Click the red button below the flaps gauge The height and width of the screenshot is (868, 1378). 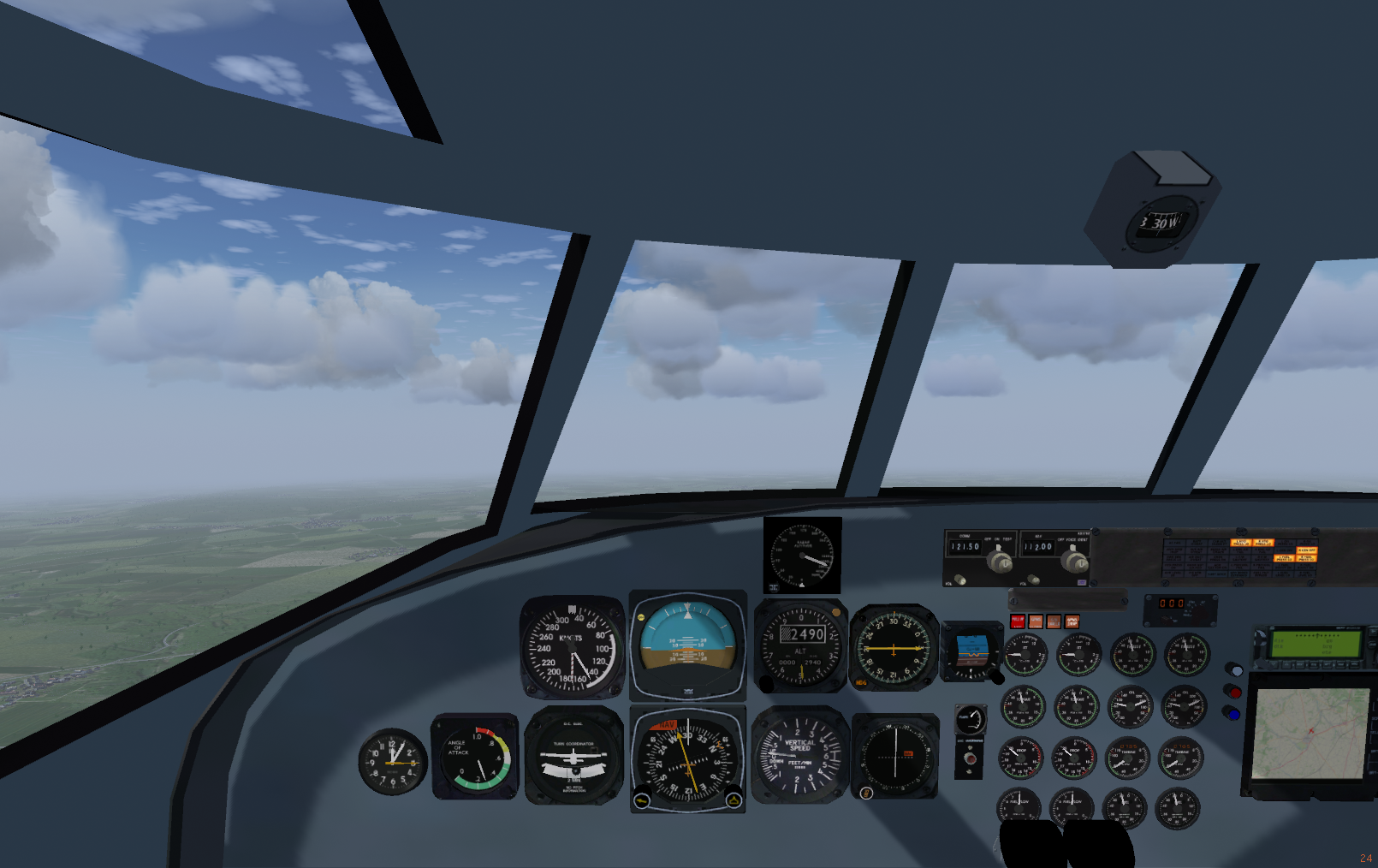coord(970,758)
